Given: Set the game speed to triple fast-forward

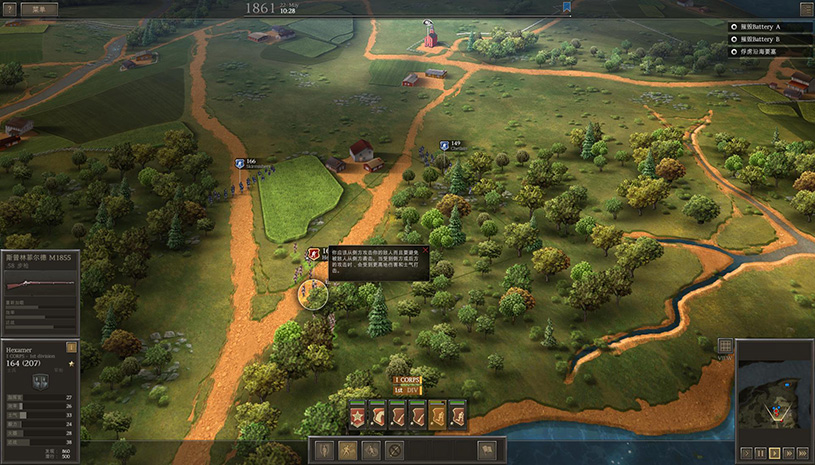Looking at the screenshot, I should pyautogui.click(x=803, y=453).
